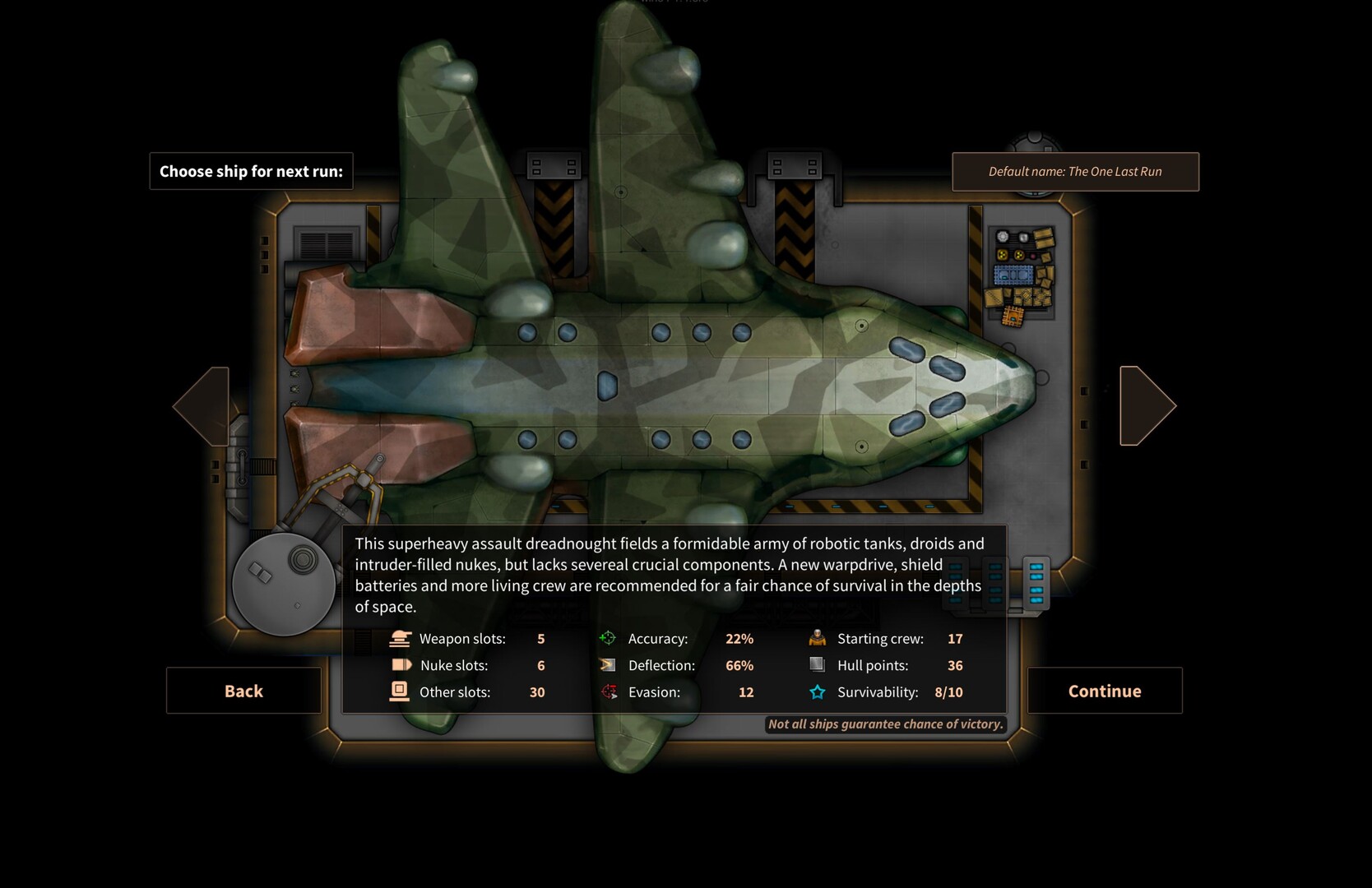
Task: Click the Nuke slots icon
Action: point(401,665)
